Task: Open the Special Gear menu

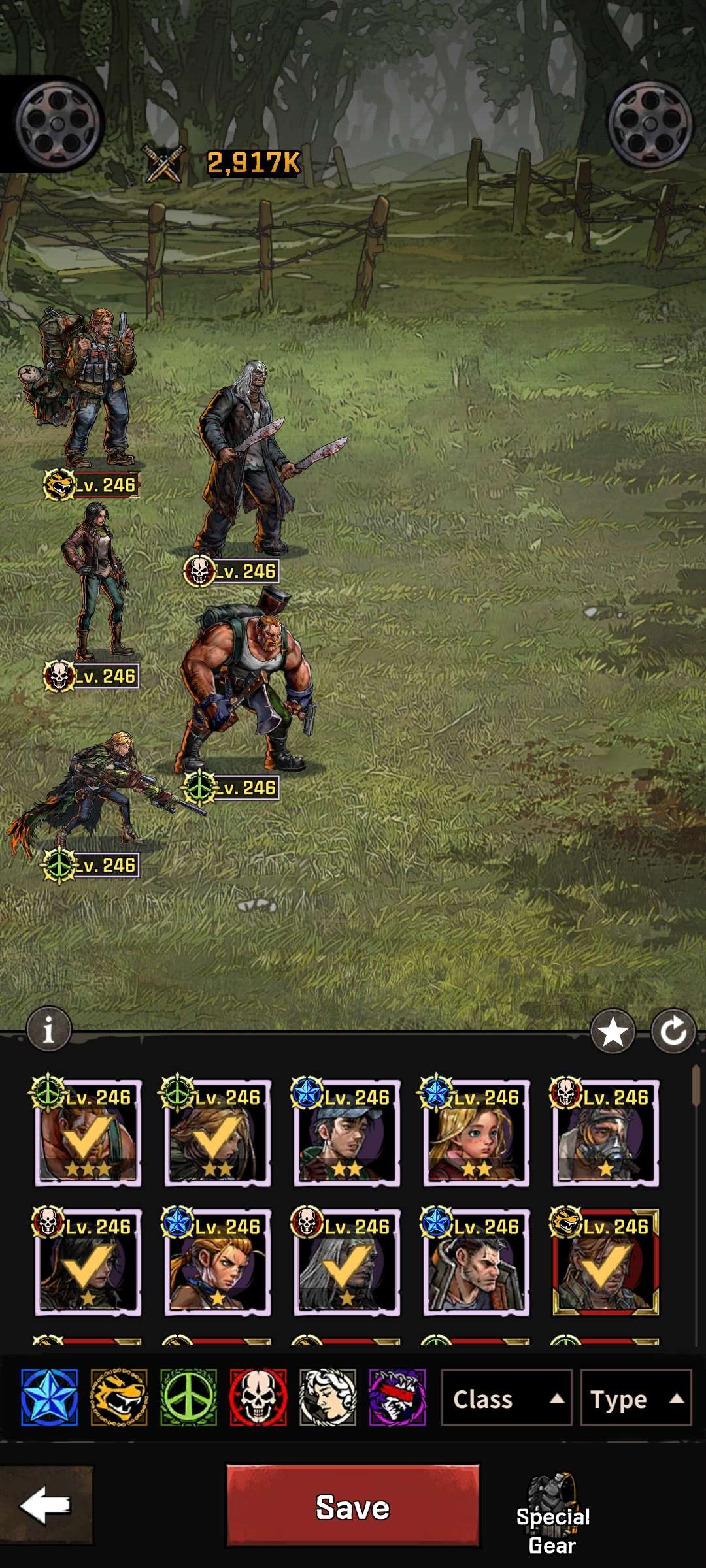Action: click(x=553, y=1514)
